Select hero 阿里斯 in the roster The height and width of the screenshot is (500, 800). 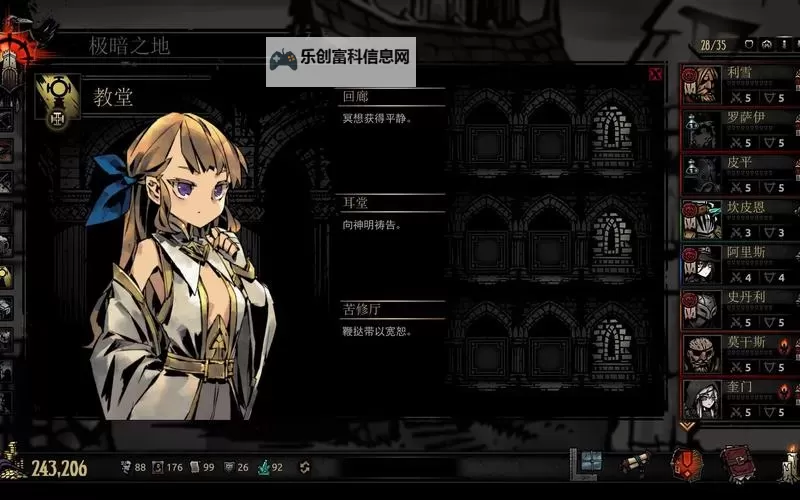tap(739, 264)
